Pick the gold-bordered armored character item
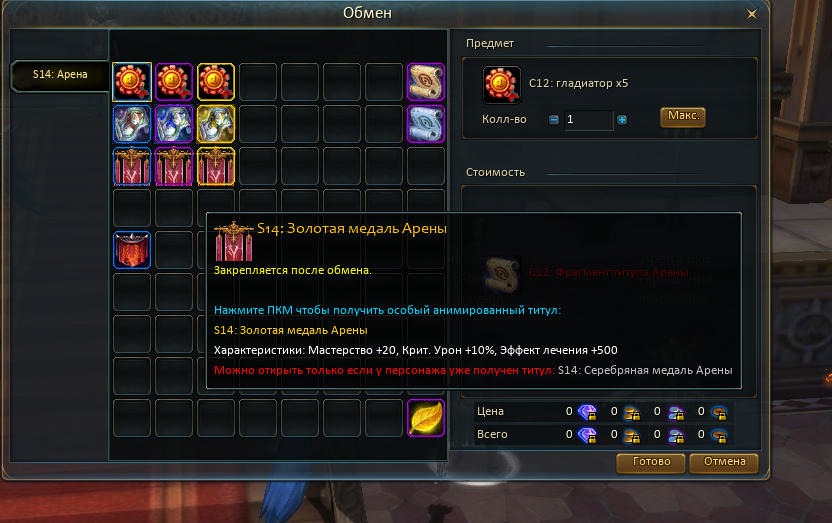 tap(216, 124)
